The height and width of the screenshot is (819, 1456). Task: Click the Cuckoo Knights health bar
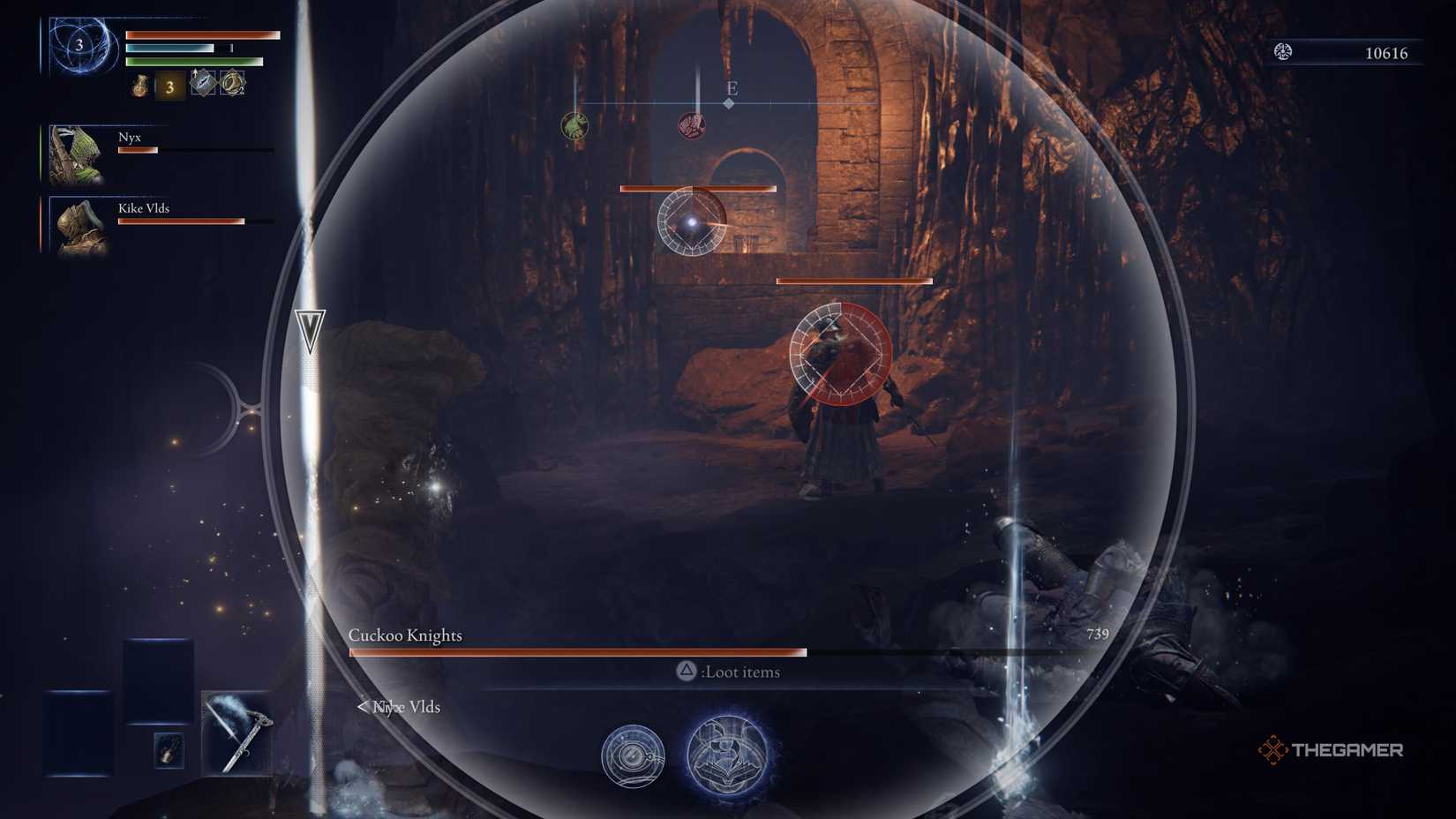tap(578, 653)
